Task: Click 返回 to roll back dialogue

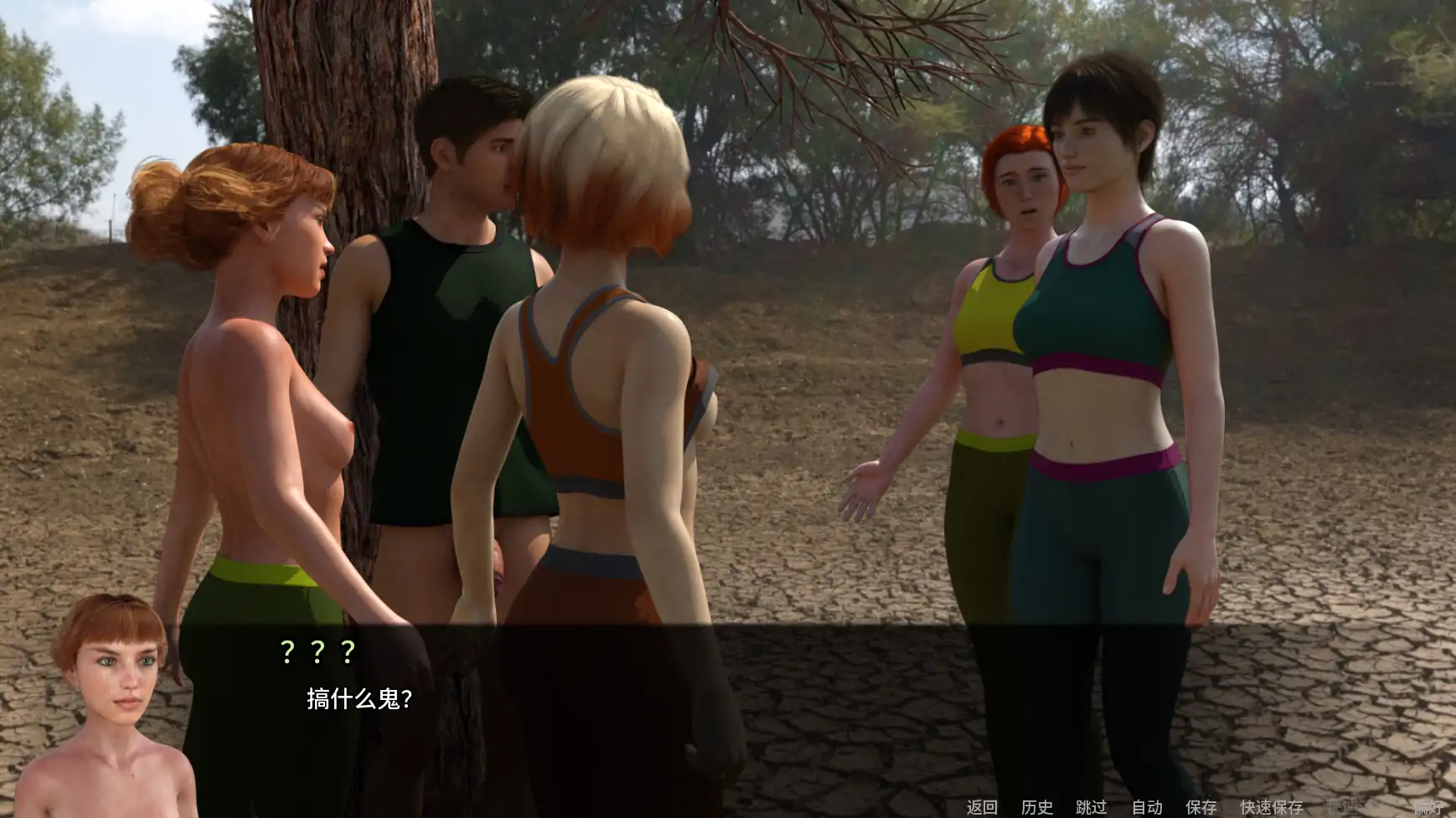Action: 980,806
